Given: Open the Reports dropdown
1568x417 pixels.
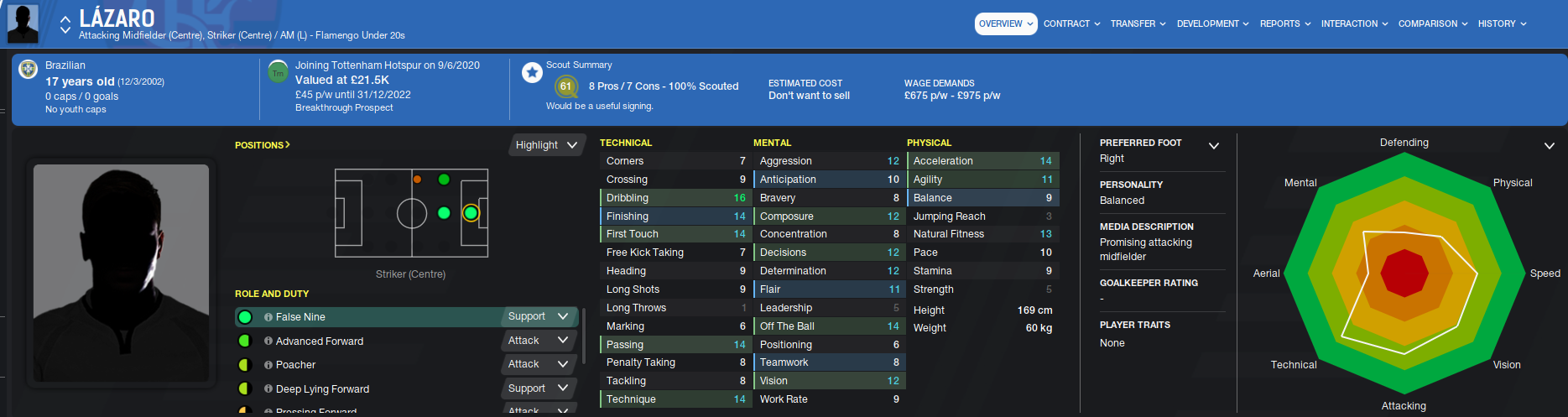Looking at the screenshot, I should pos(1284,24).
